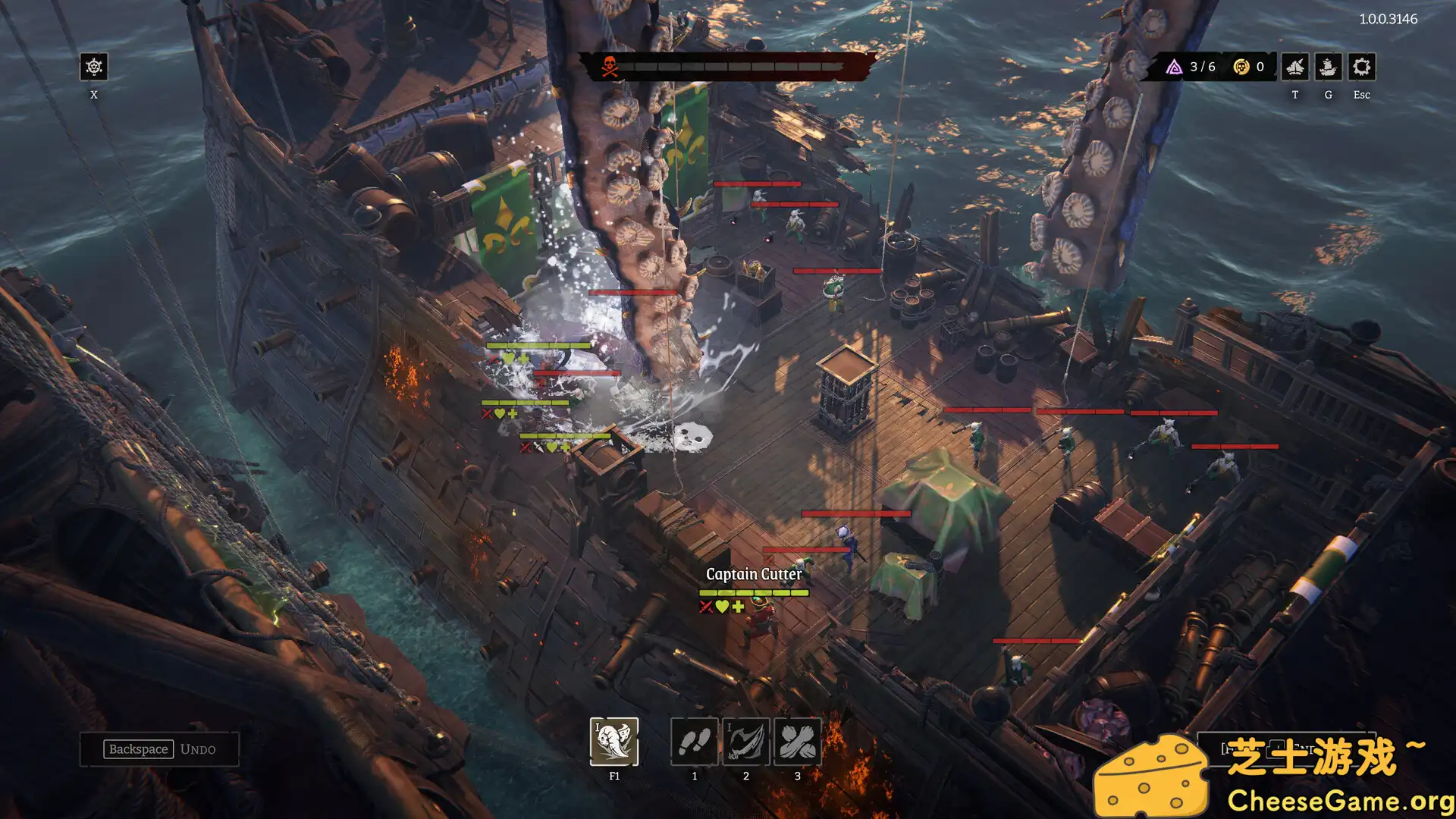Viewport: 1456px width, 819px height.
Task: Click the heart icon under Captain Cutter
Action: (721, 607)
